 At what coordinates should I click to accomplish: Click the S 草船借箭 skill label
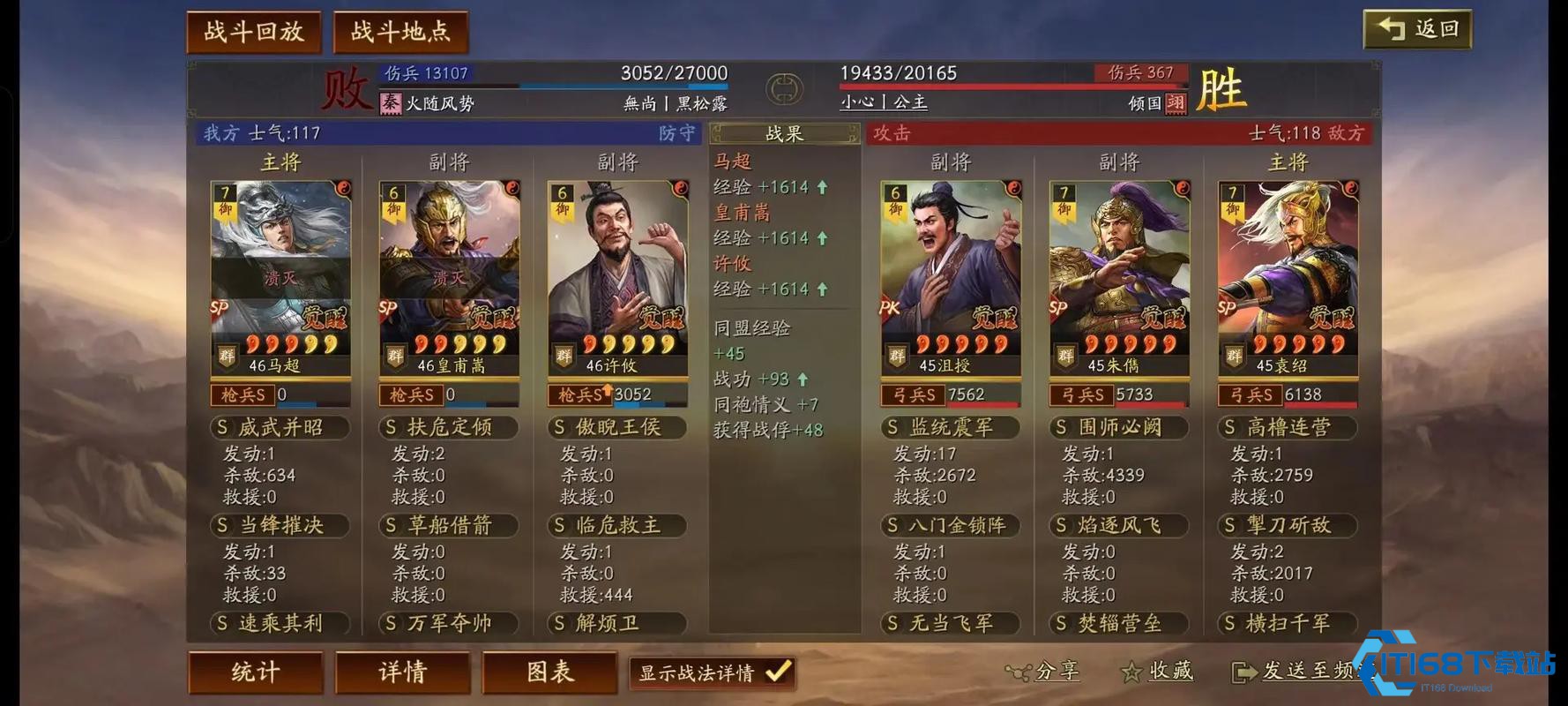pyautogui.click(x=448, y=525)
